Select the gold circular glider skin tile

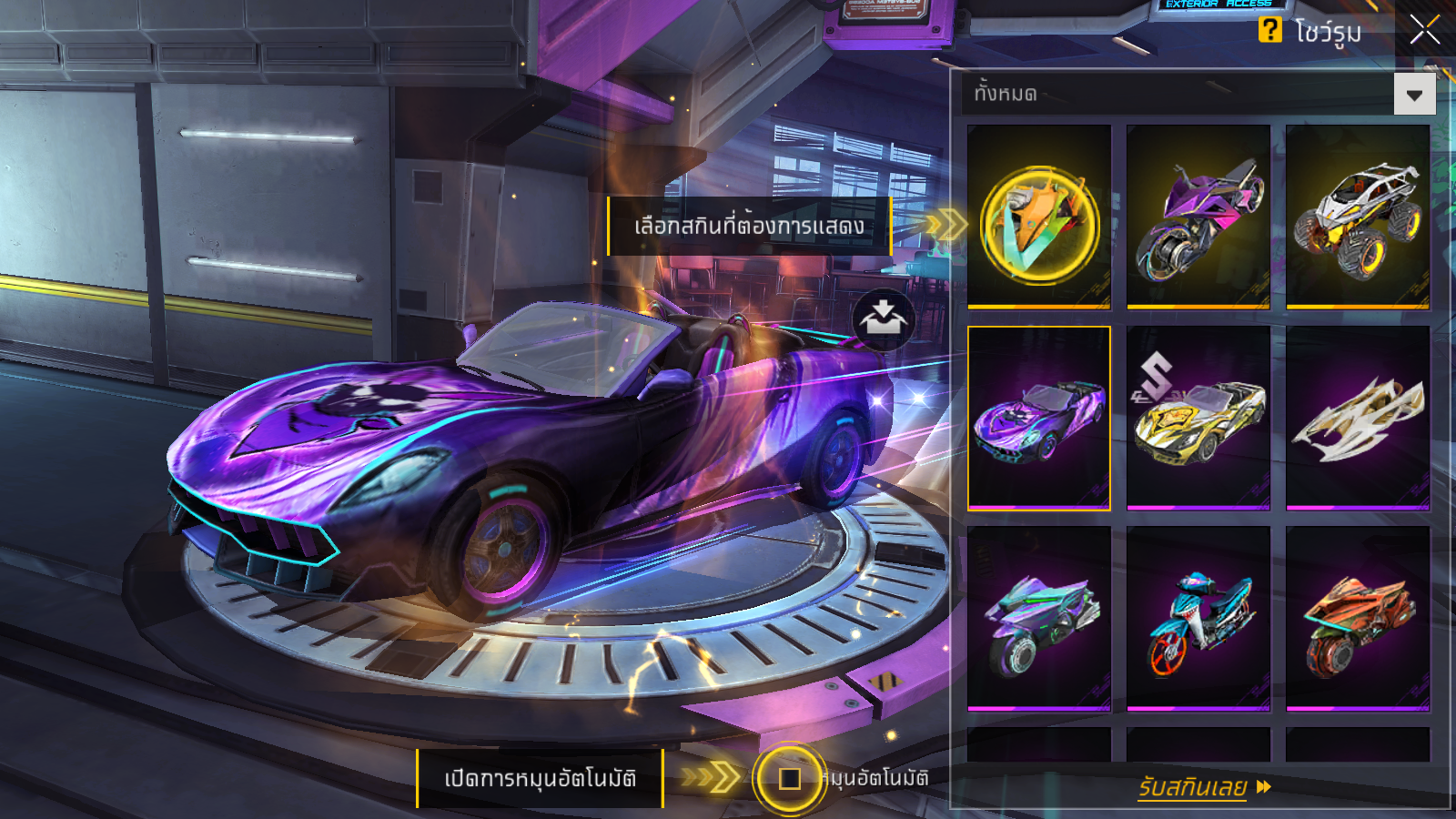click(x=1039, y=218)
